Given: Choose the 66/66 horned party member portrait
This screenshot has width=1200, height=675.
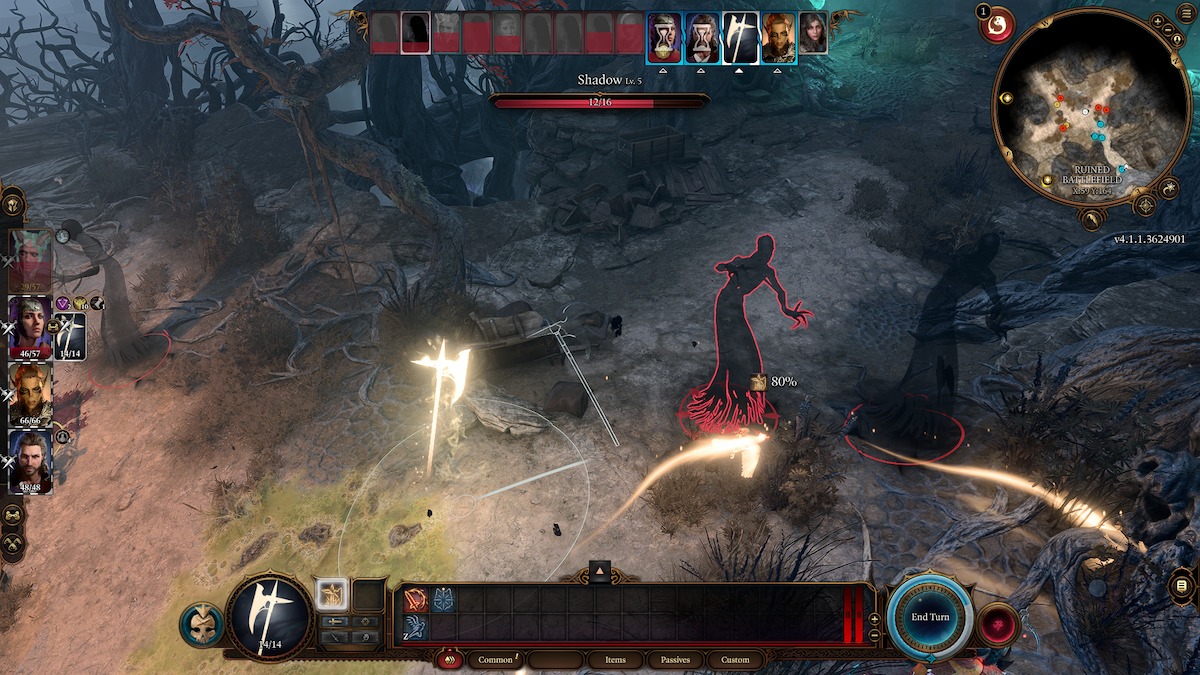Looking at the screenshot, I should point(31,390).
